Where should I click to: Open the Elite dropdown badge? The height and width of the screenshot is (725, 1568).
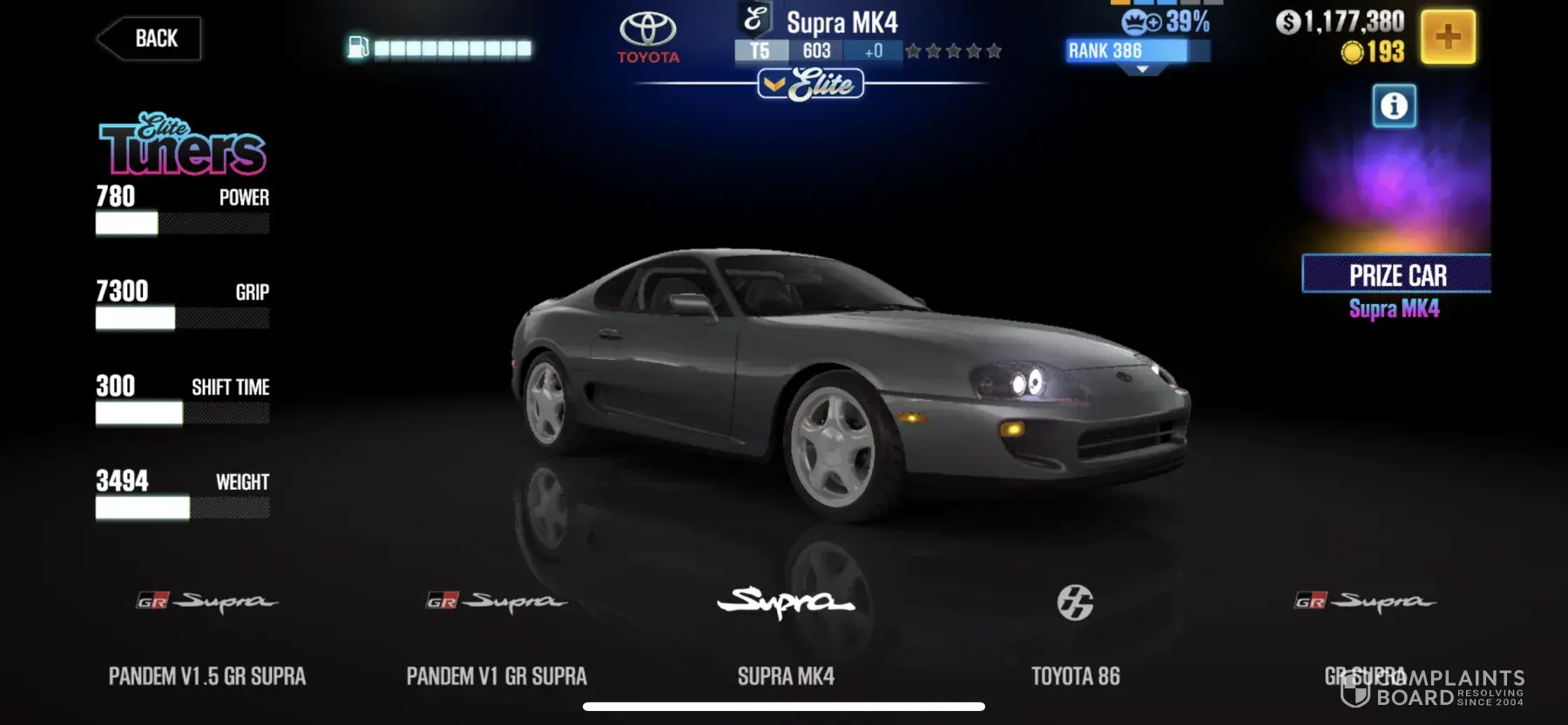(x=811, y=85)
